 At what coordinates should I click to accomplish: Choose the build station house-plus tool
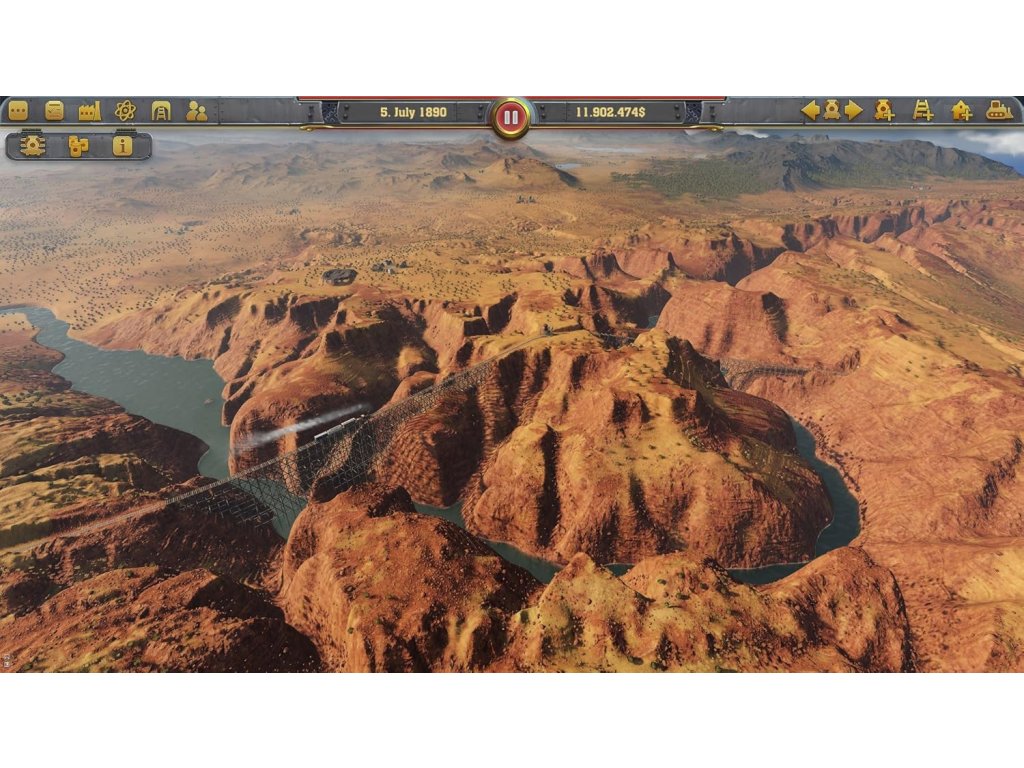click(x=961, y=111)
